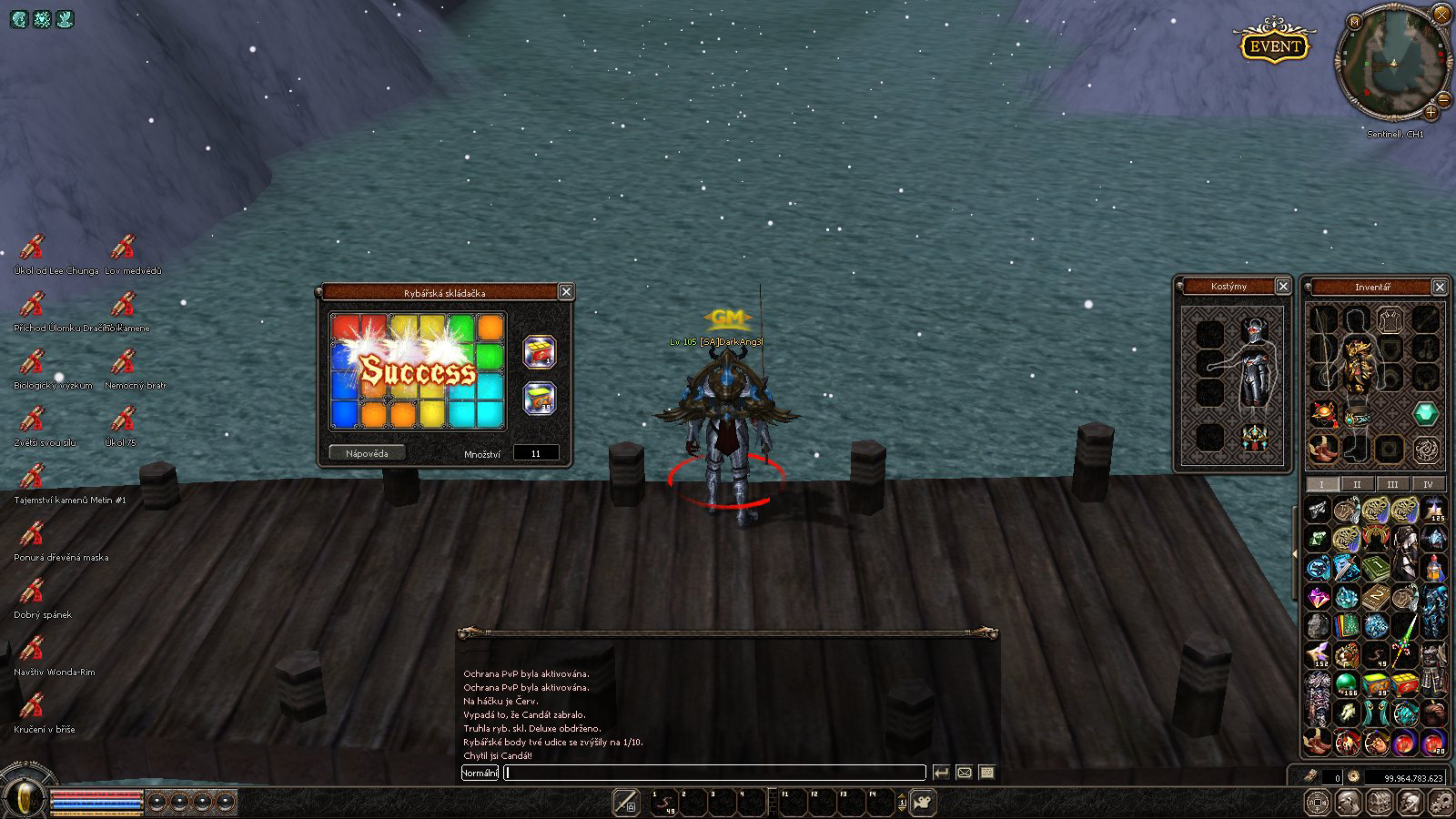Click the circular minimap
This screenshot has height=819, width=1456.
pyautogui.click(x=1392, y=64)
